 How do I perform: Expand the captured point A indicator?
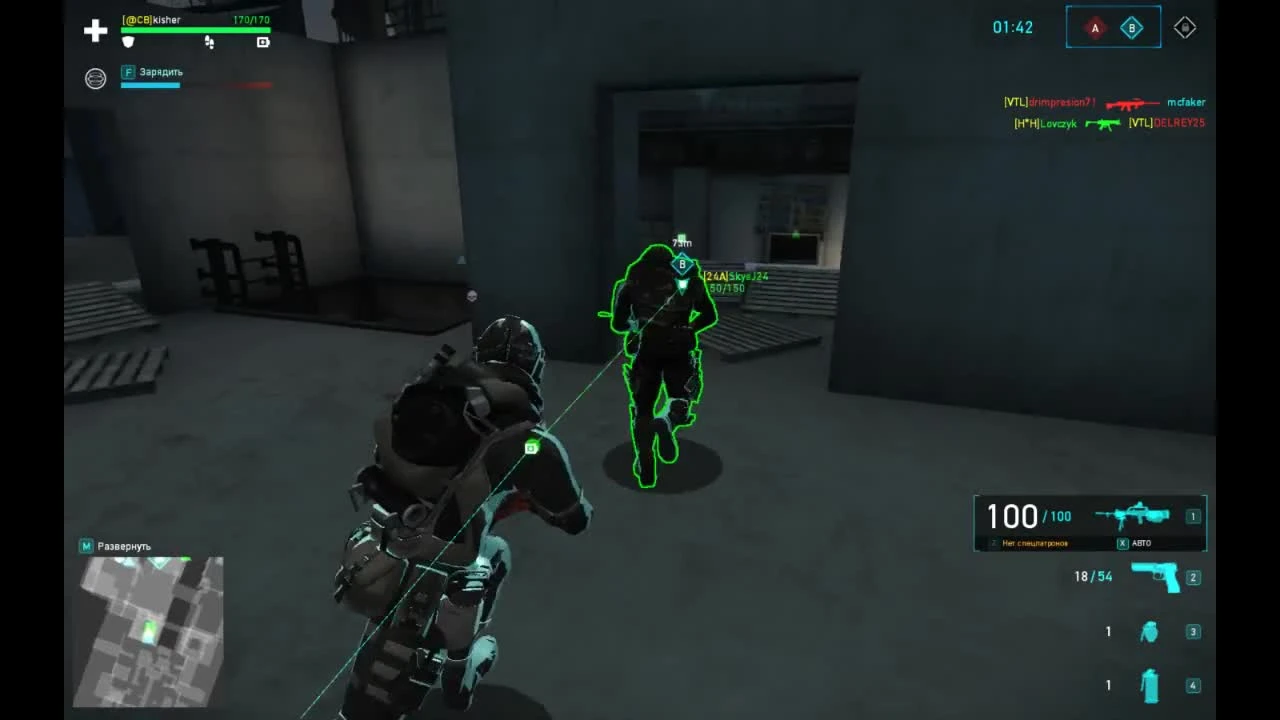[x=1095, y=28]
